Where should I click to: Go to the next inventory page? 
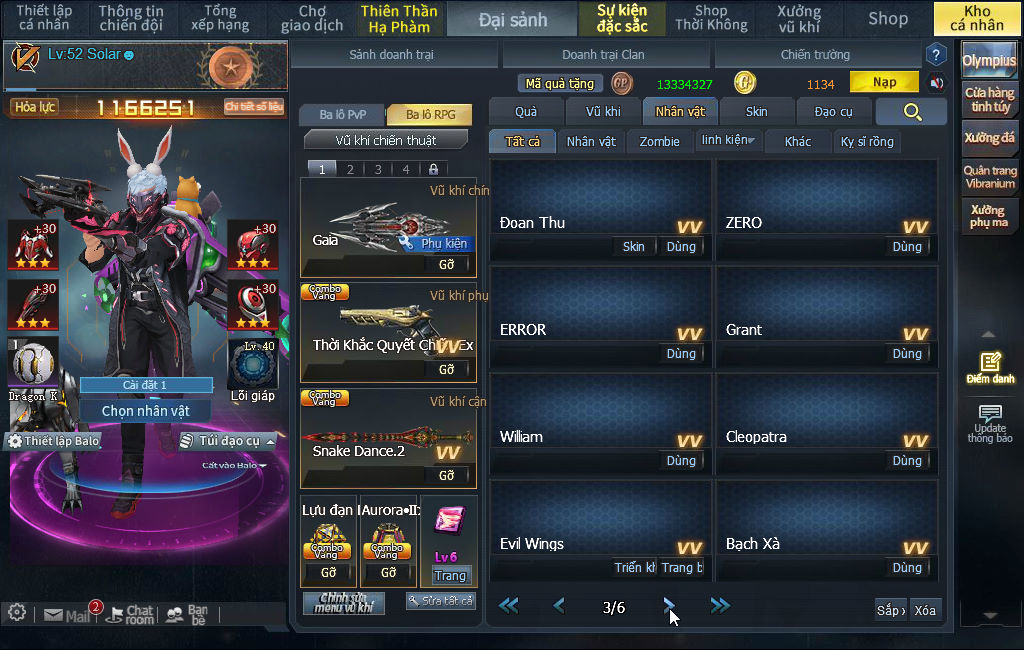(x=669, y=605)
